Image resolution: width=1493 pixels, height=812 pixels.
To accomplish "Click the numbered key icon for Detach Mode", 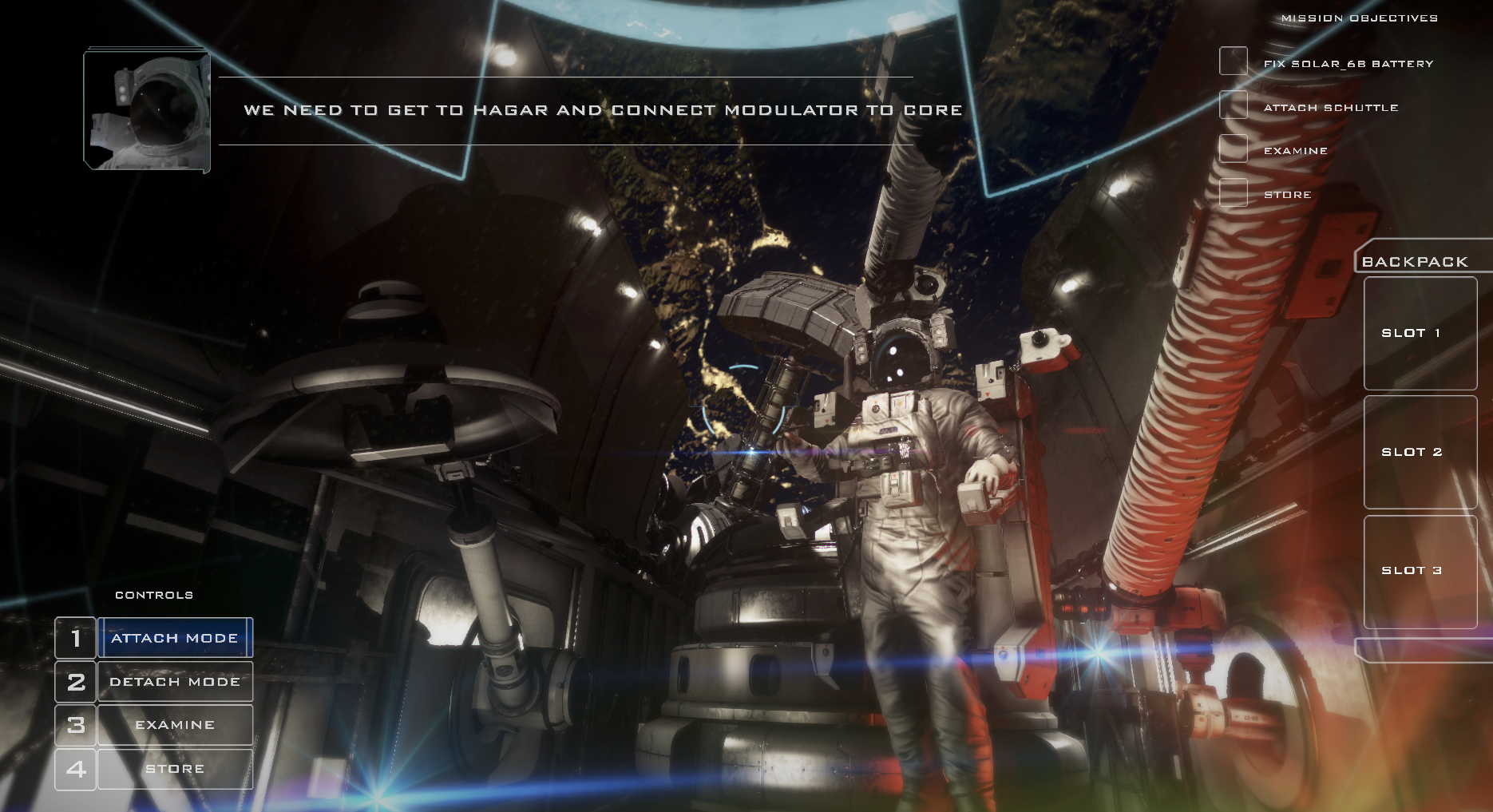I will pyautogui.click(x=75, y=681).
